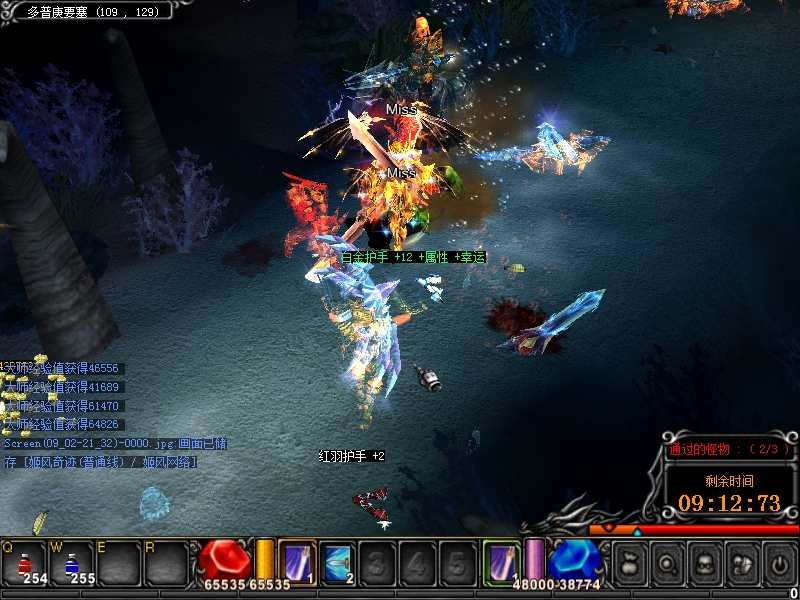
Task: Click the helmet and cursor button
Action: click(x=742, y=565)
